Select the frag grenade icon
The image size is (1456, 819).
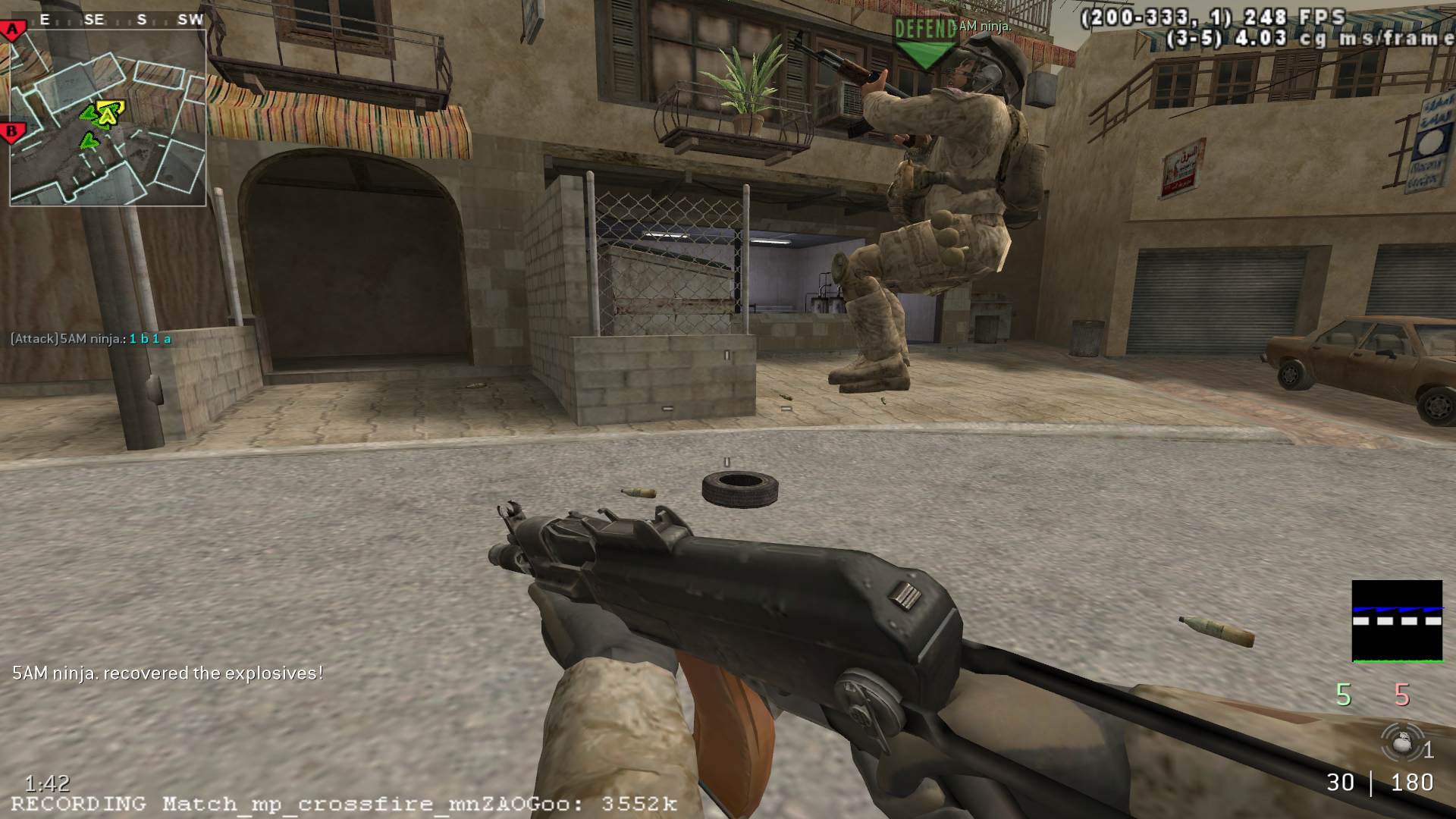tap(1400, 742)
